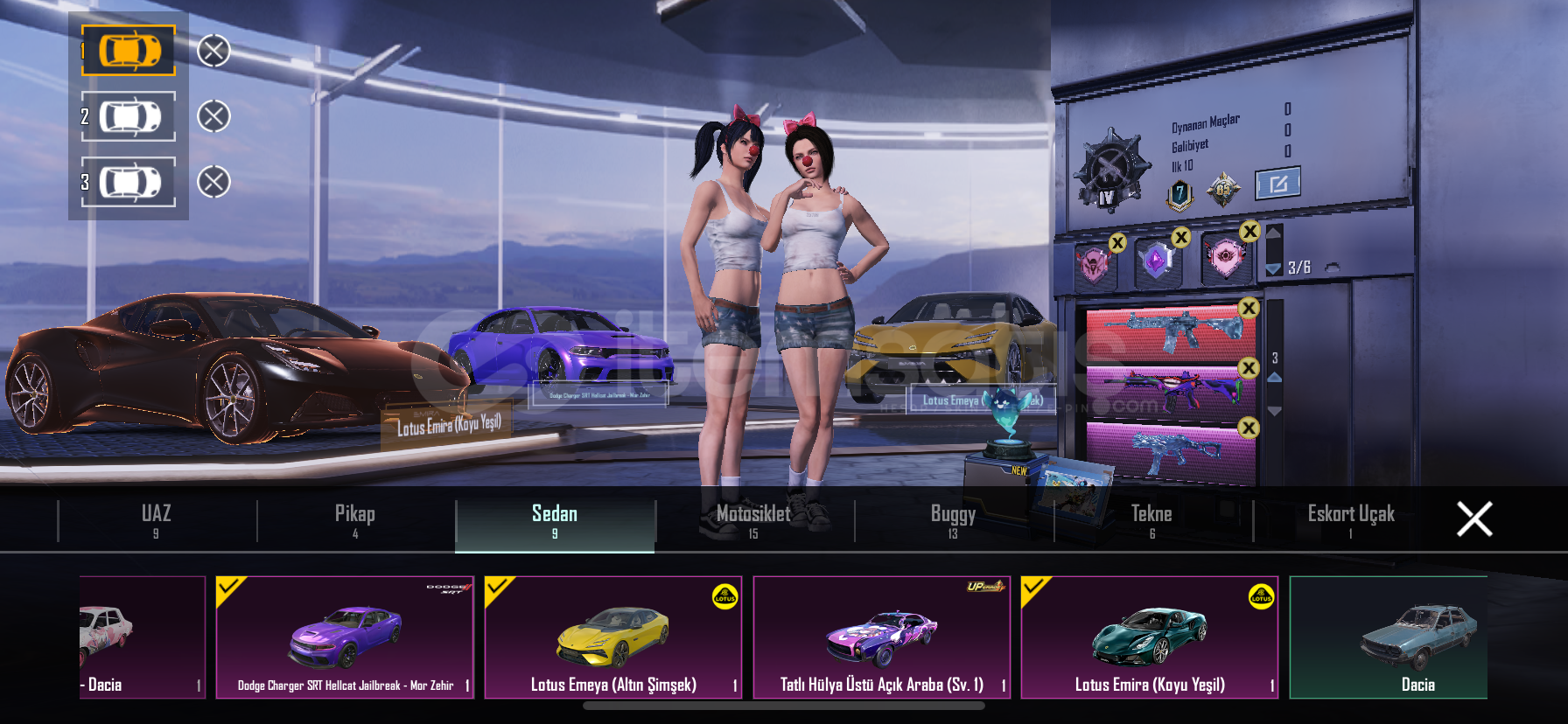
Task: Select the blue Dacia card
Action: [x=1389, y=637]
